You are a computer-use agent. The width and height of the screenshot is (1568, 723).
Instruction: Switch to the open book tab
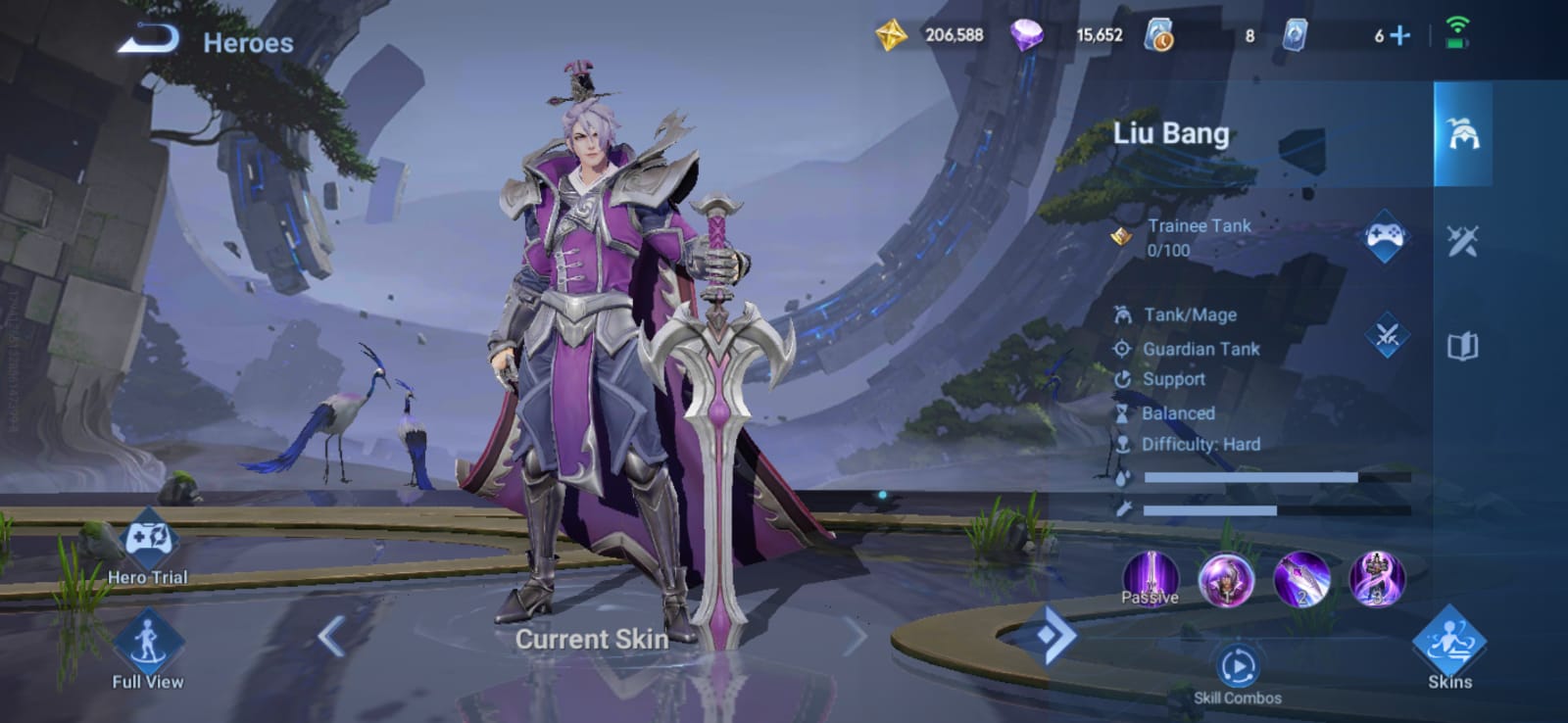coord(1463,346)
